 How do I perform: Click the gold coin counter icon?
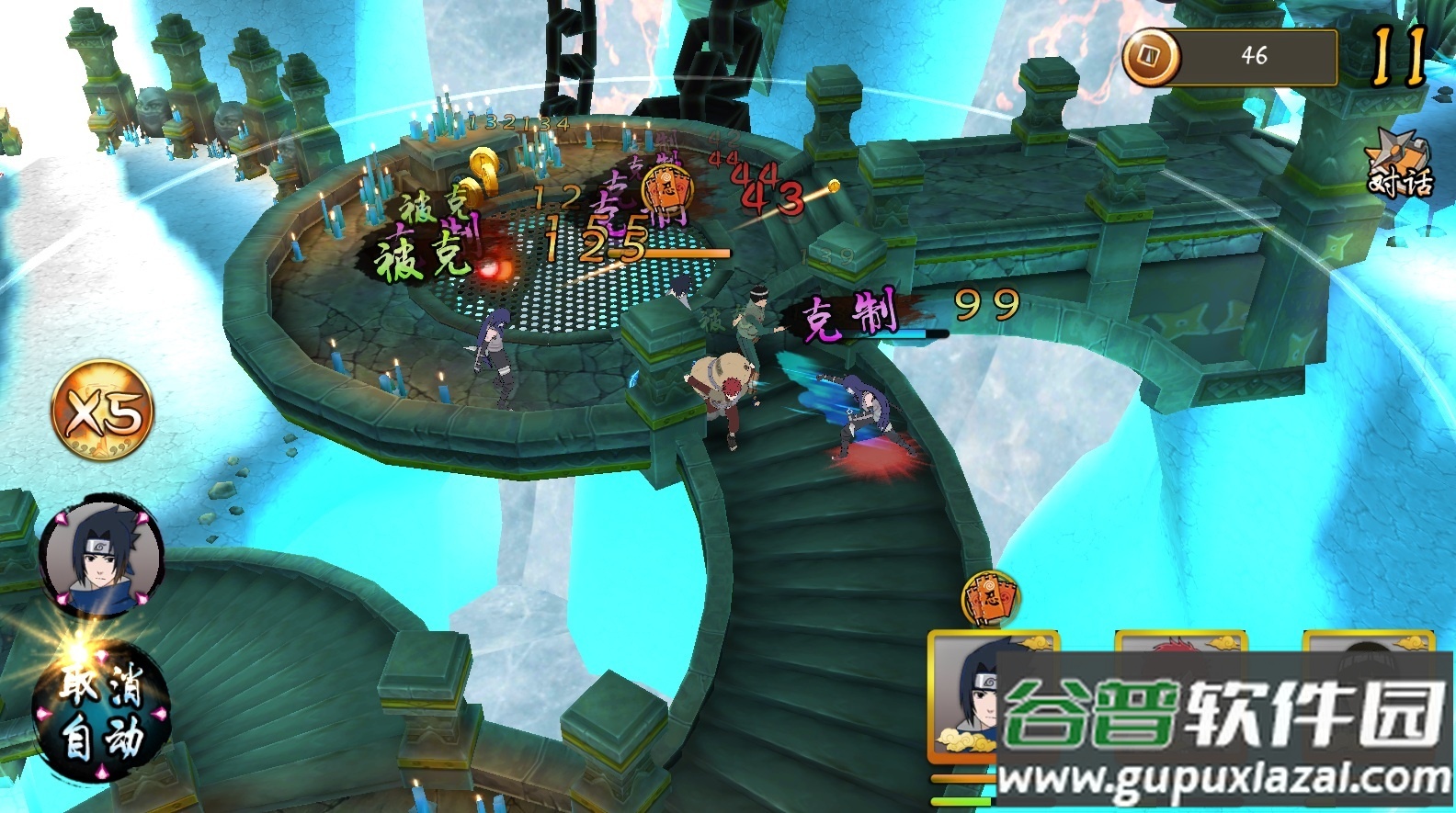(1151, 57)
